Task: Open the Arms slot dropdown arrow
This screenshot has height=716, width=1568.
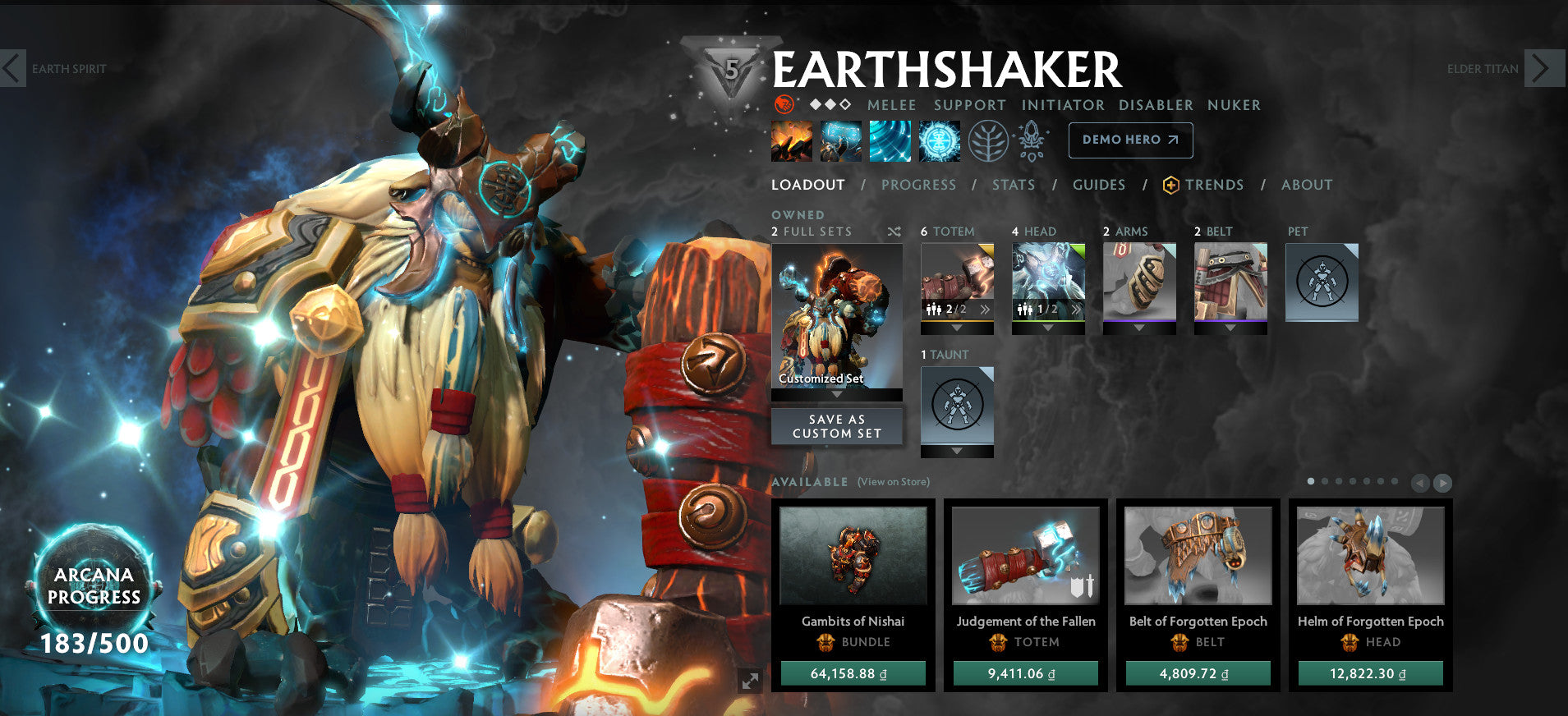Action: pyautogui.click(x=1139, y=327)
